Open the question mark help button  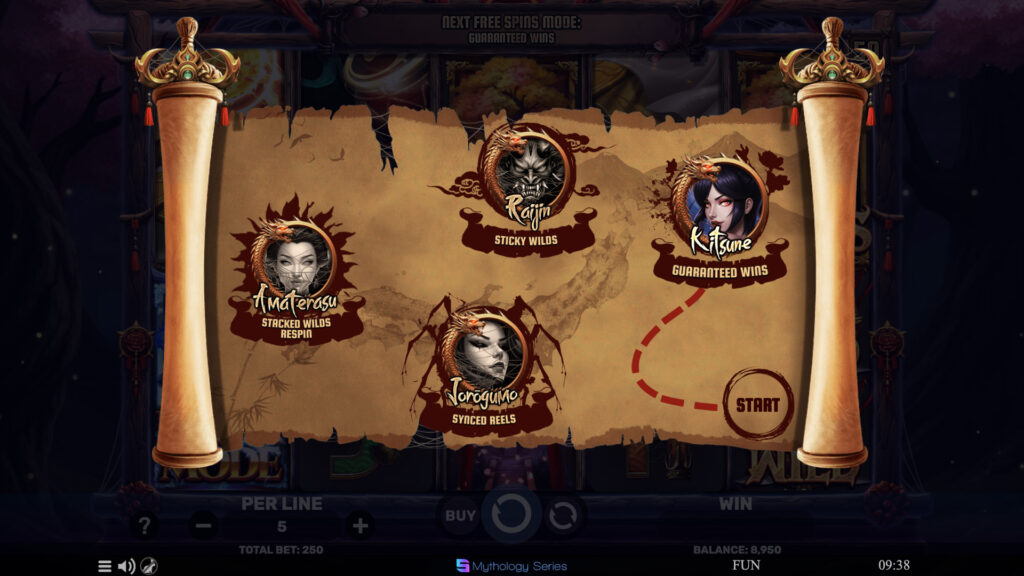click(x=146, y=525)
